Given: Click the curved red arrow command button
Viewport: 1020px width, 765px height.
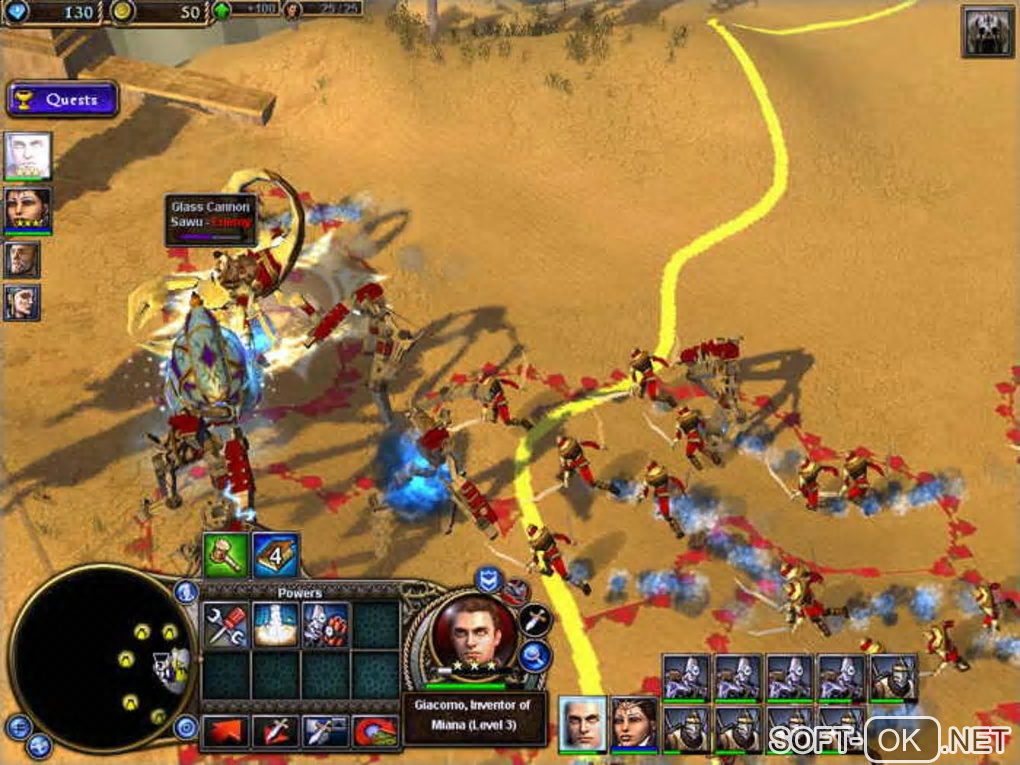Looking at the screenshot, I should 375,733.
